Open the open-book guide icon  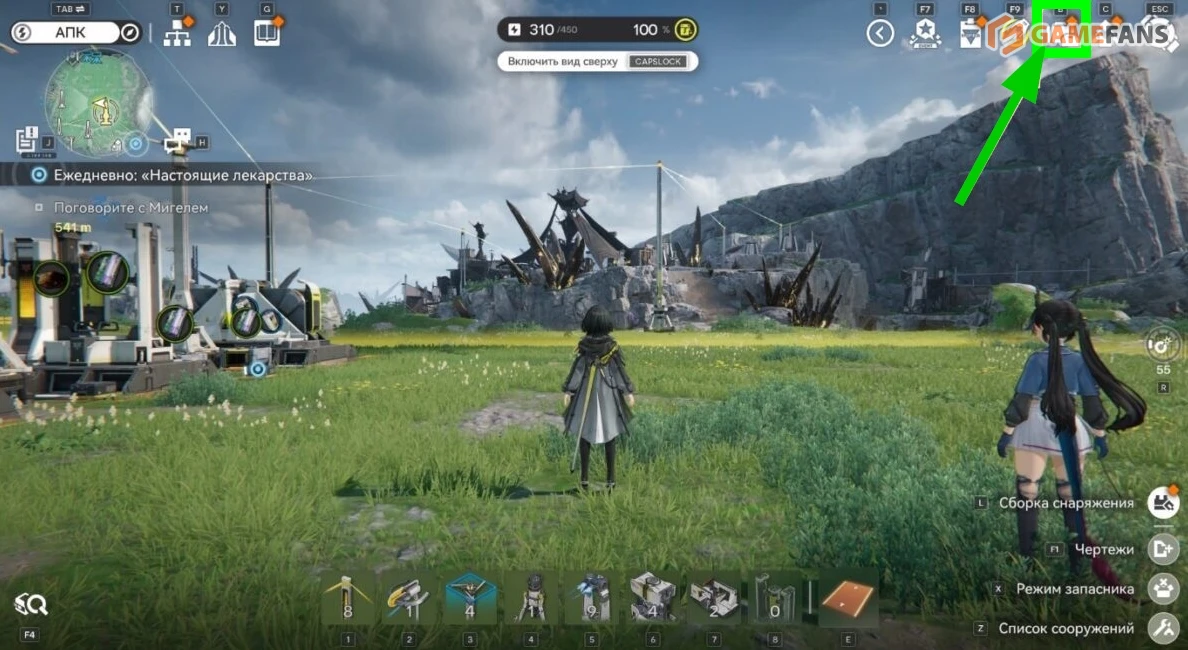tap(266, 34)
